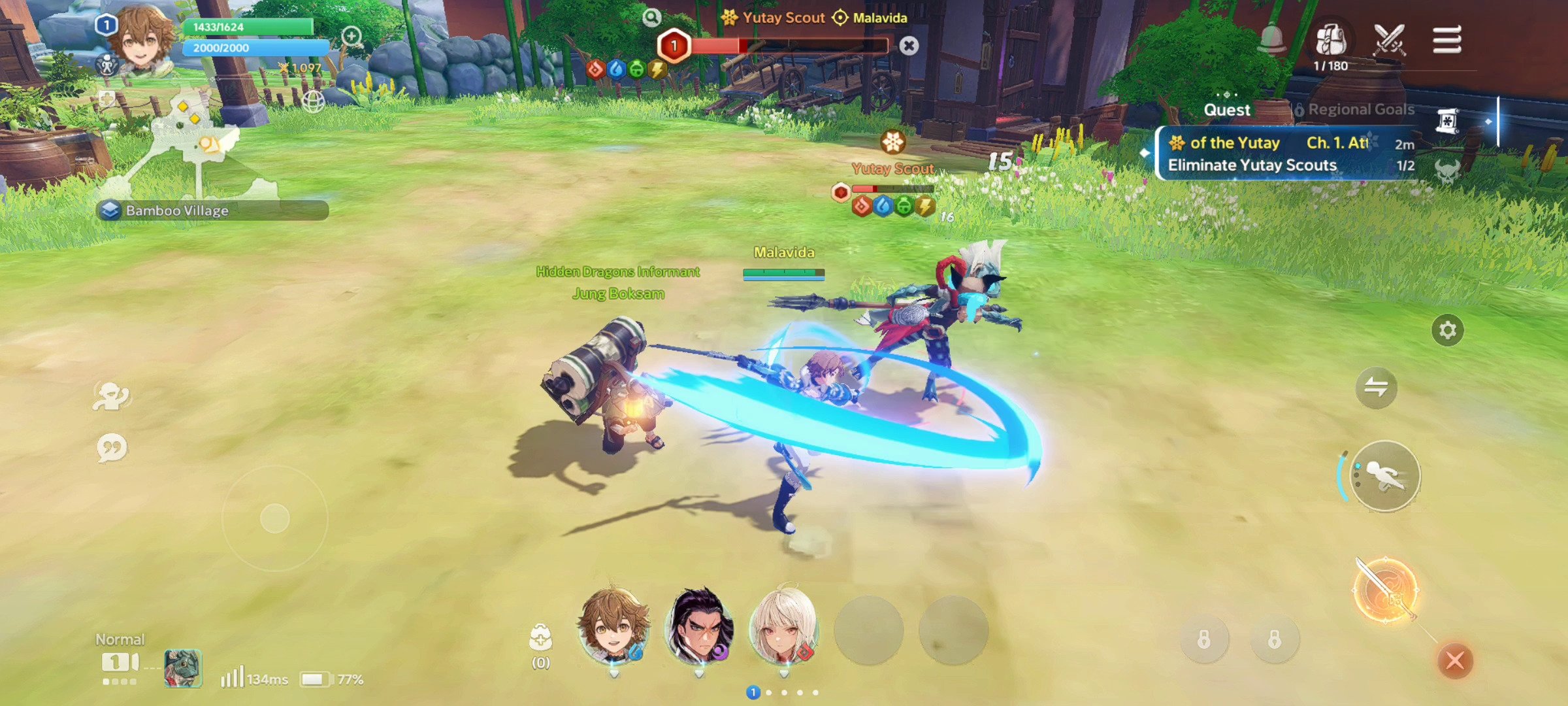
Task: Select the Eliminate Yutay Scouts quest tracker
Action: click(1252, 165)
